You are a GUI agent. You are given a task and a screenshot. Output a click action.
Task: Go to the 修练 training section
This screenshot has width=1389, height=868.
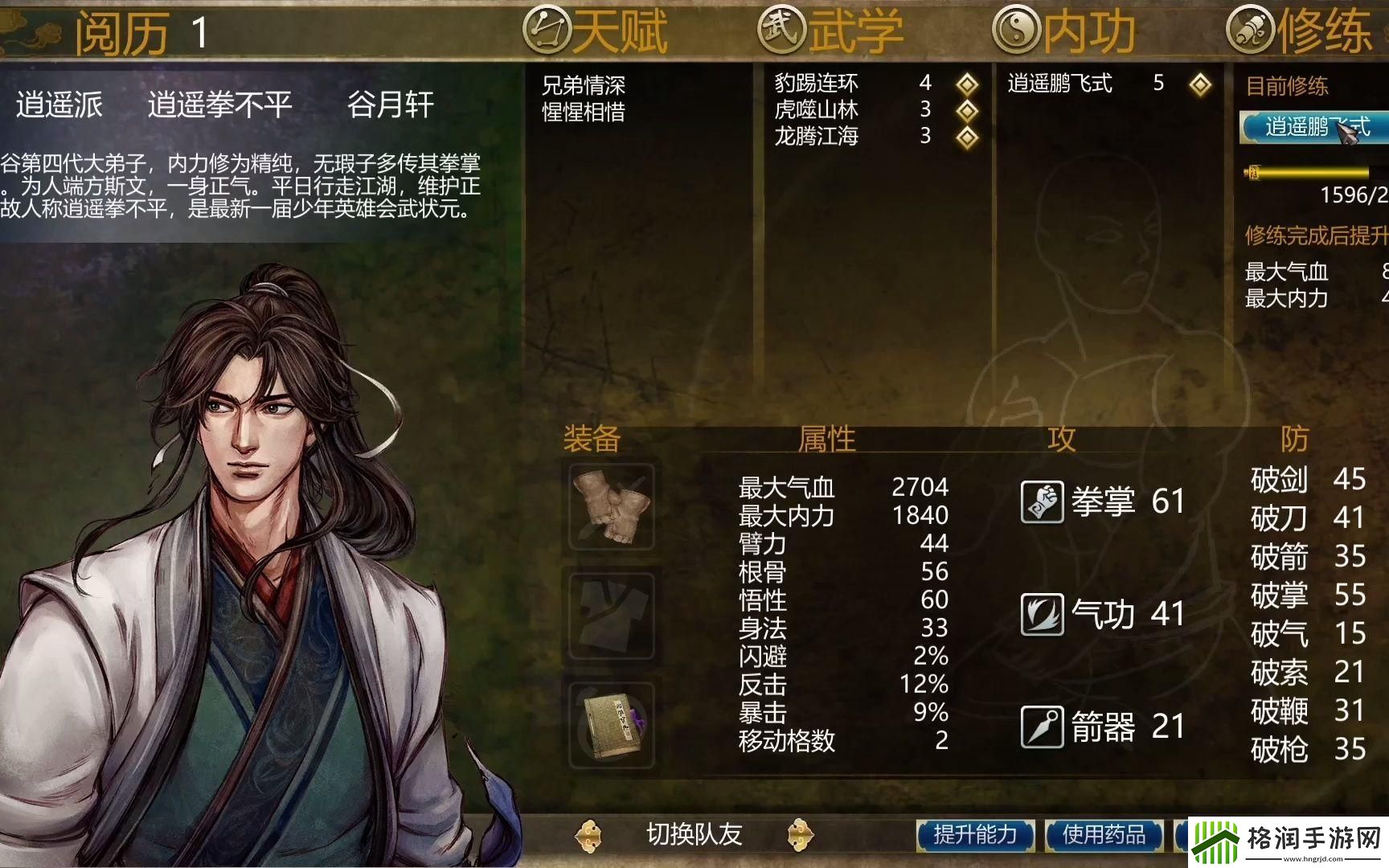click(1300, 31)
